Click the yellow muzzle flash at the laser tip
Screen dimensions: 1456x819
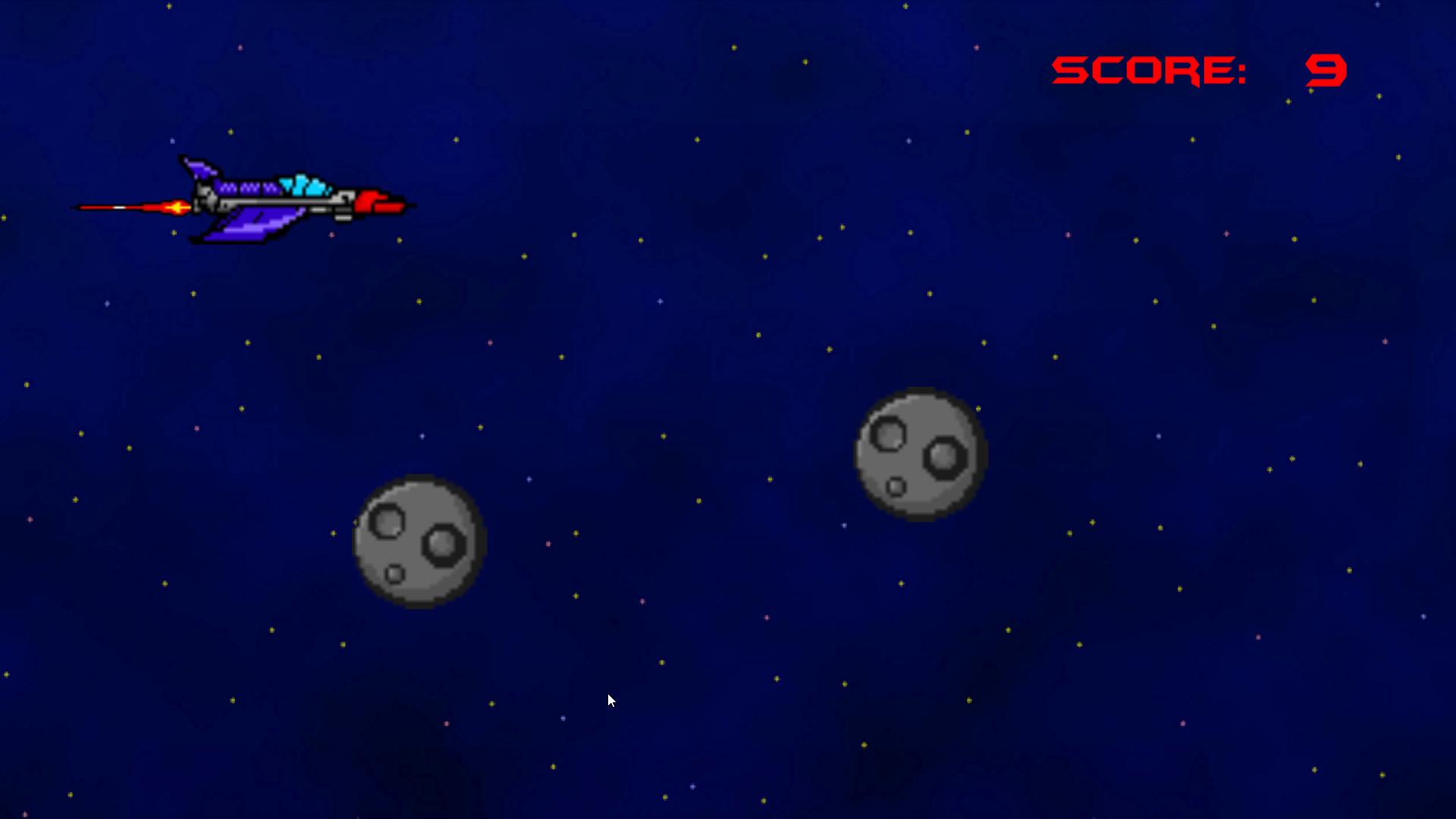click(x=177, y=206)
